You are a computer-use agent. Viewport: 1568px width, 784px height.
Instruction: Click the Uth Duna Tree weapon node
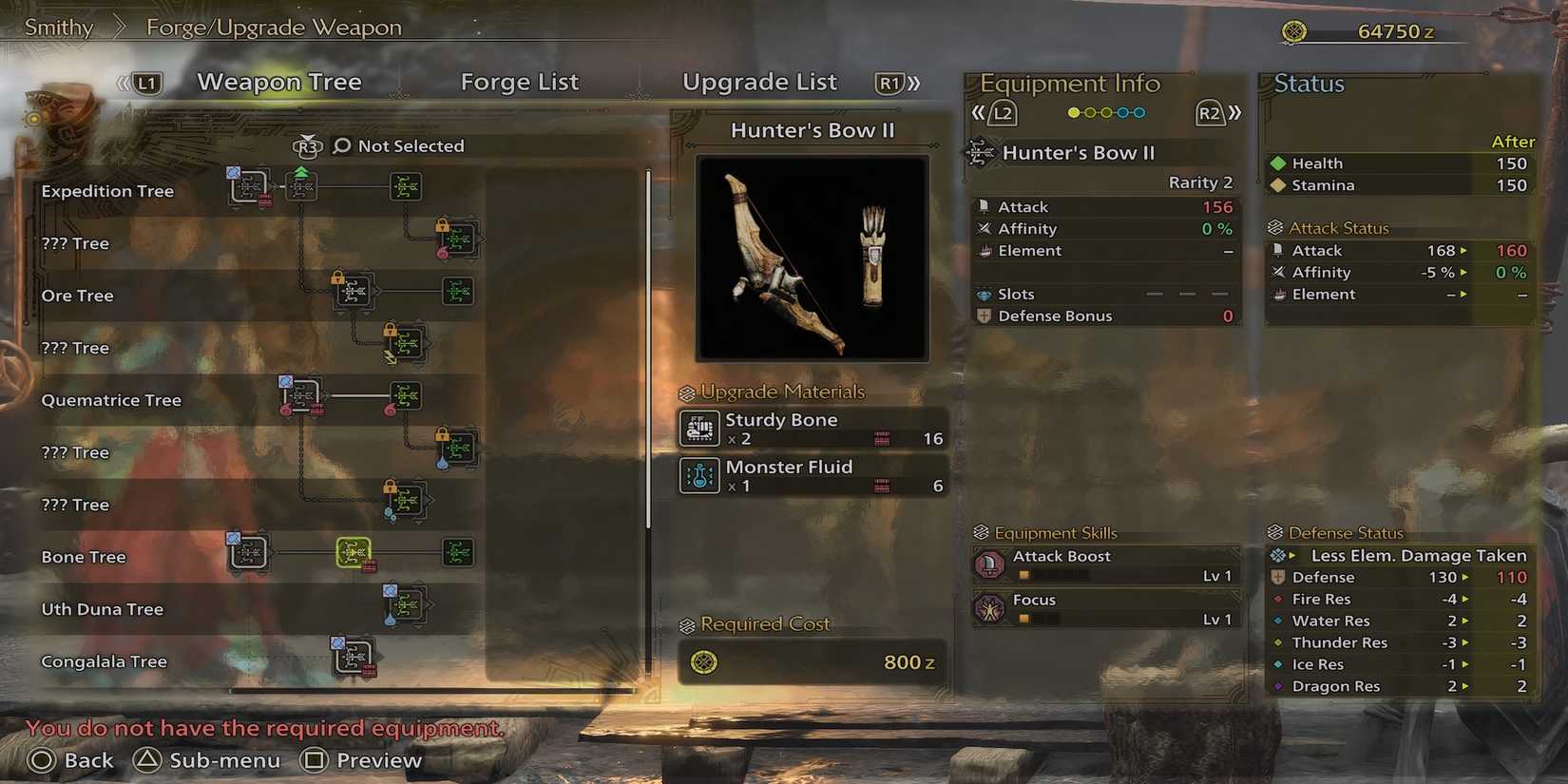407,604
